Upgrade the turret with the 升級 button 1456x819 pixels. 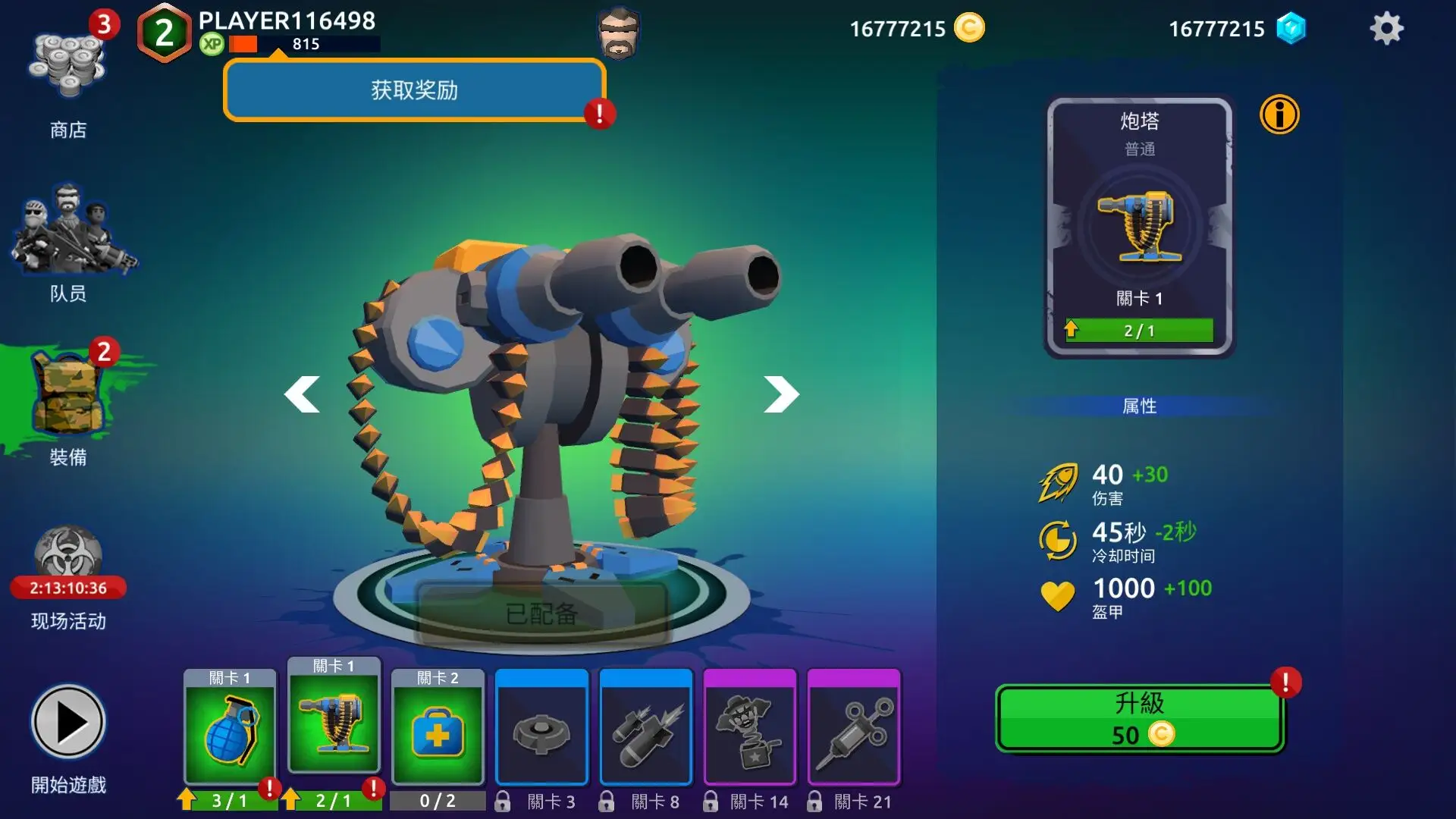tap(1139, 718)
